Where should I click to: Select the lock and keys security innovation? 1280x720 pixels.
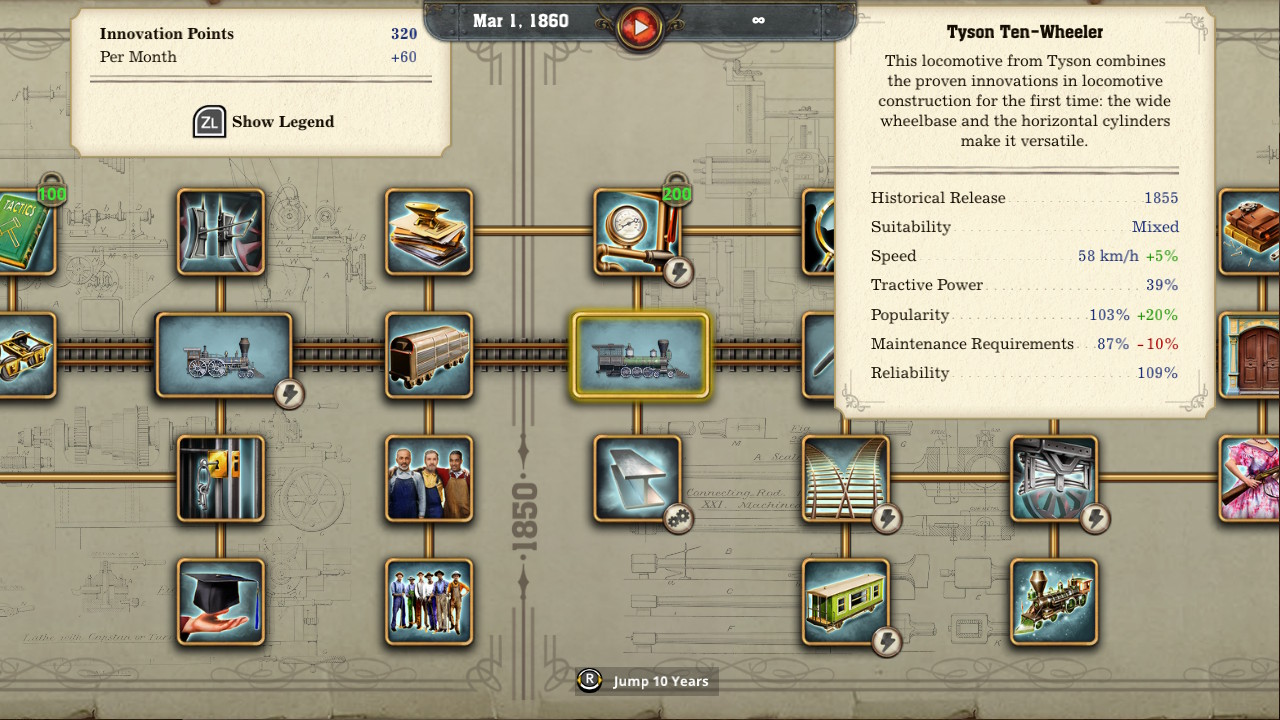221,480
